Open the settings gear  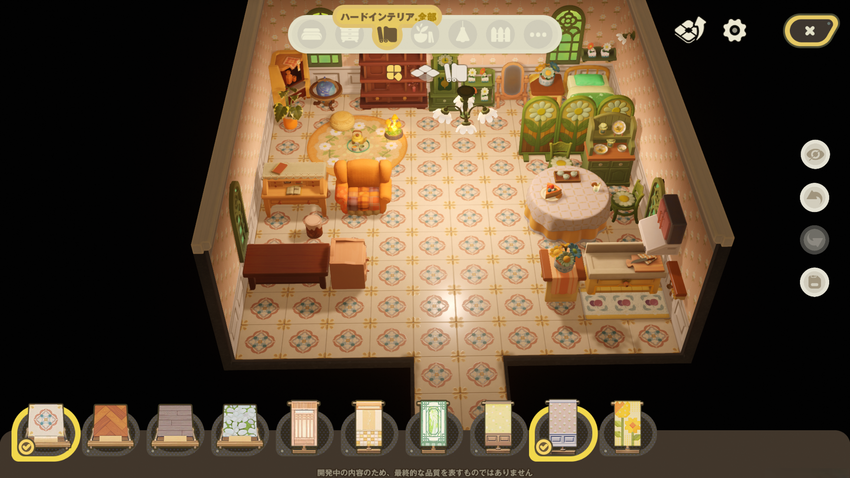point(735,30)
